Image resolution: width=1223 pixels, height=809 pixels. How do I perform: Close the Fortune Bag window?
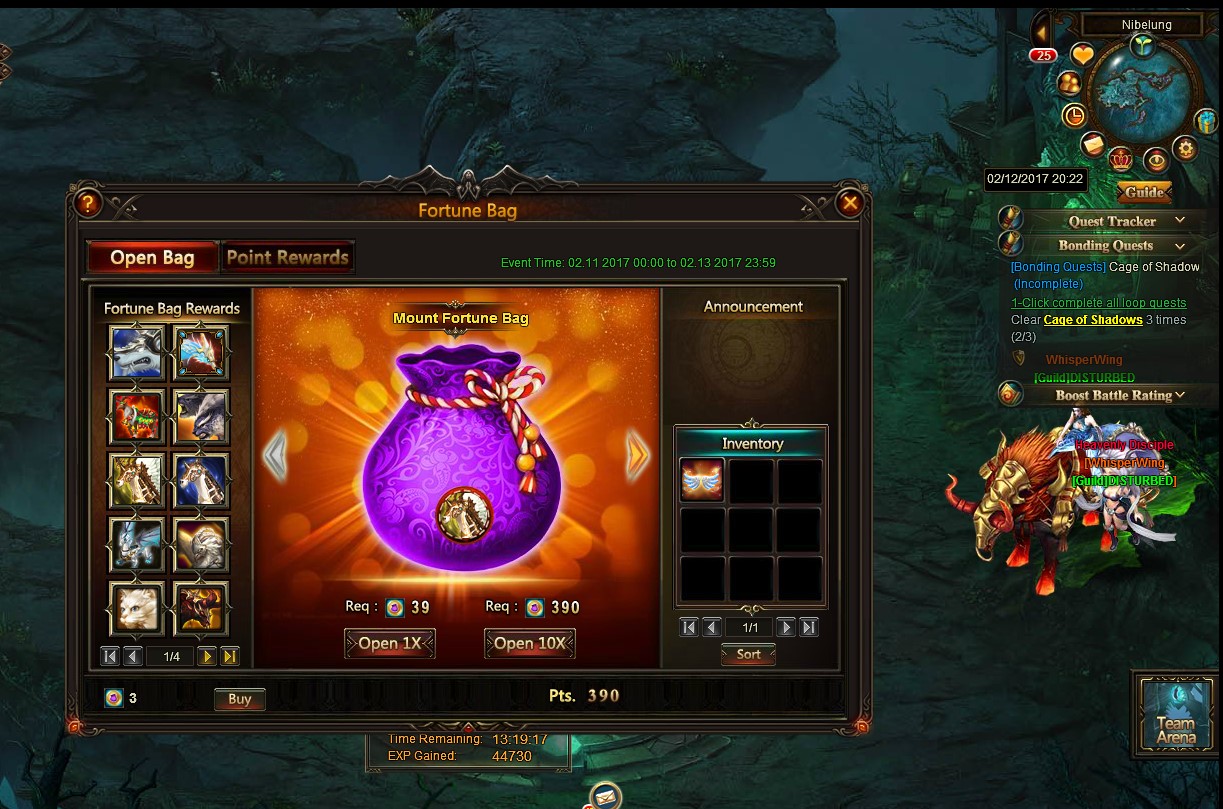pyautogui.click(x=850, y=204)
